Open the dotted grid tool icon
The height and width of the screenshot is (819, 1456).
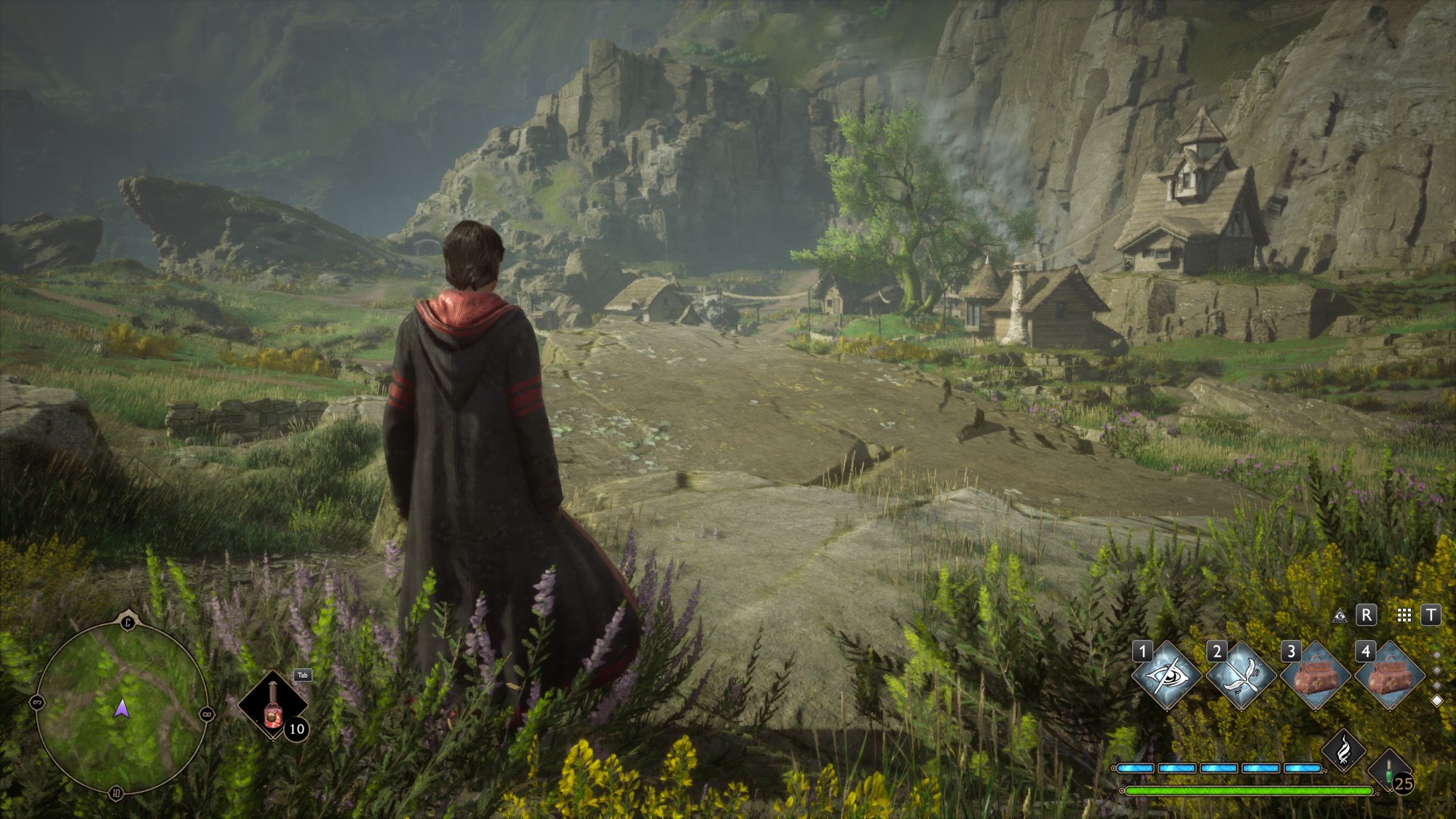tap(1404, 616)
